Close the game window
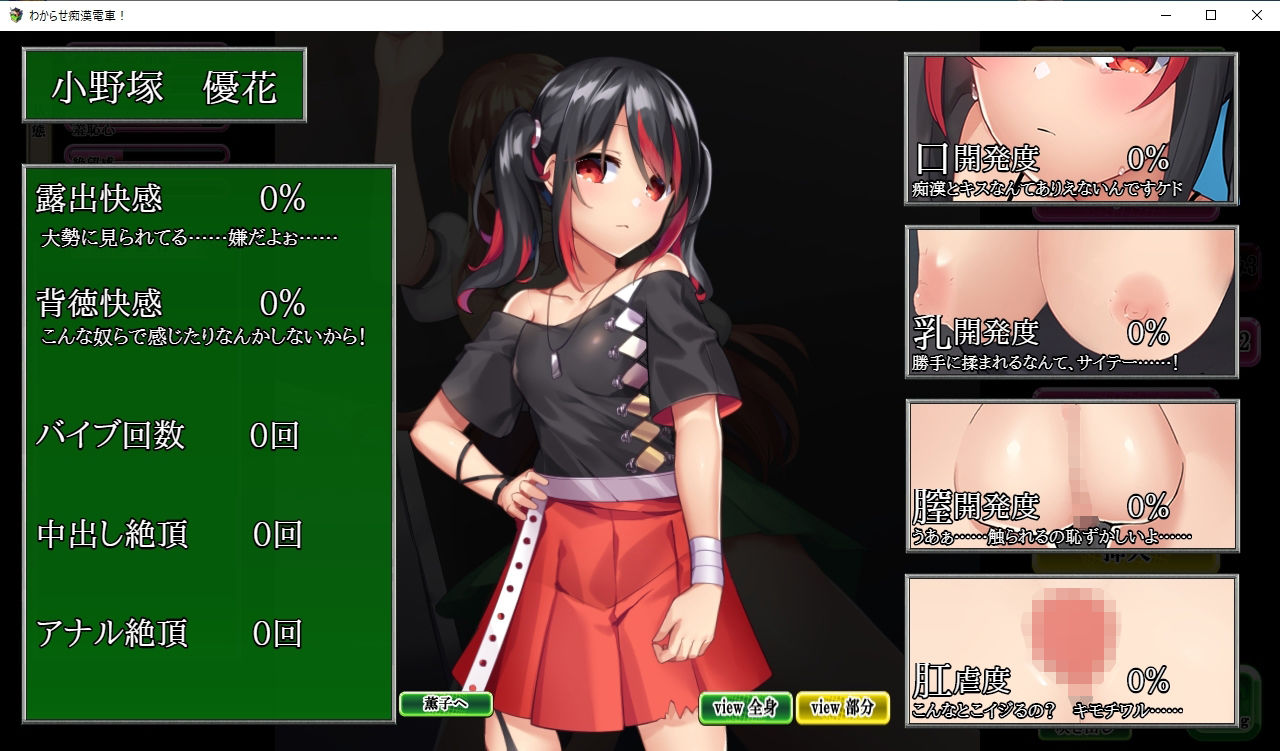 coord(1257,15)
